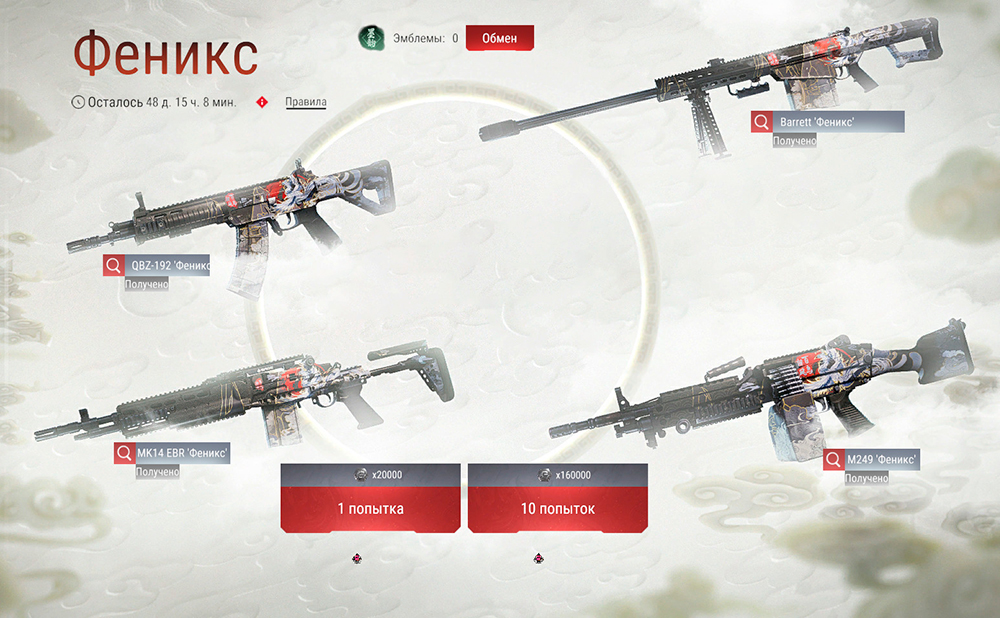Buy 10 попыток for 160000

557,508
